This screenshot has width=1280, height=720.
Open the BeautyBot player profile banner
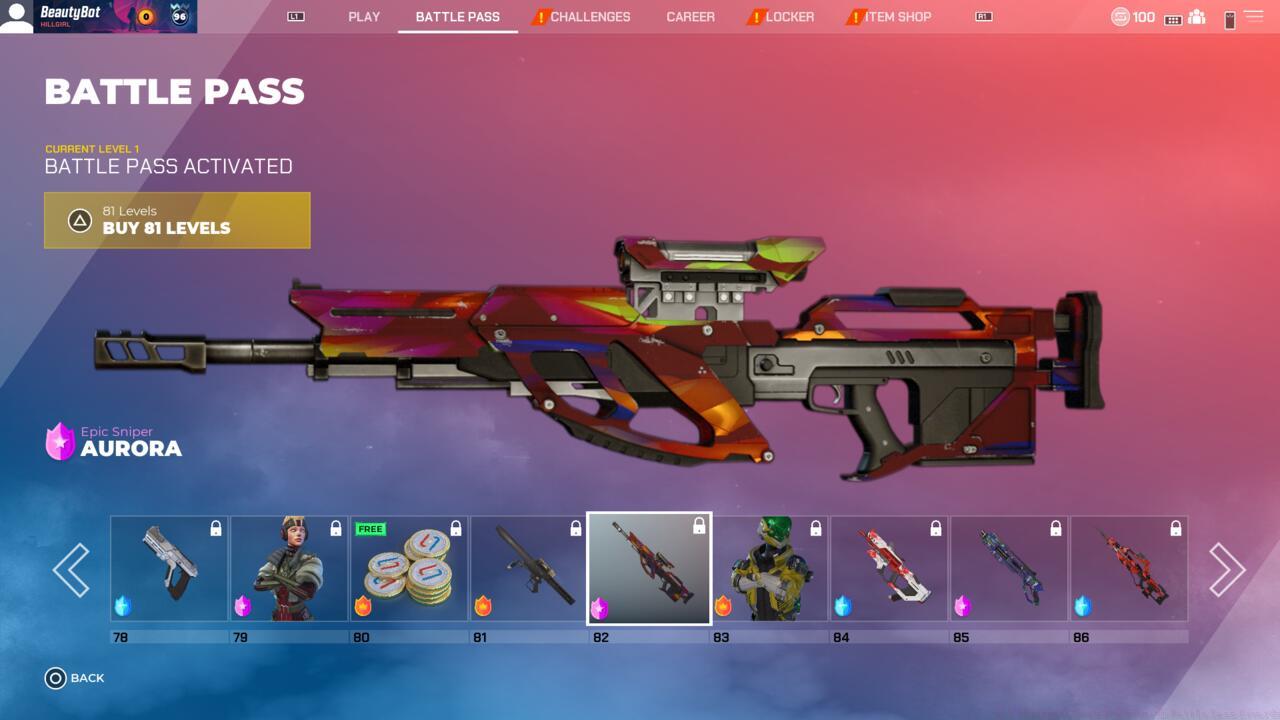pyautogui.click(x=98, y=17)
